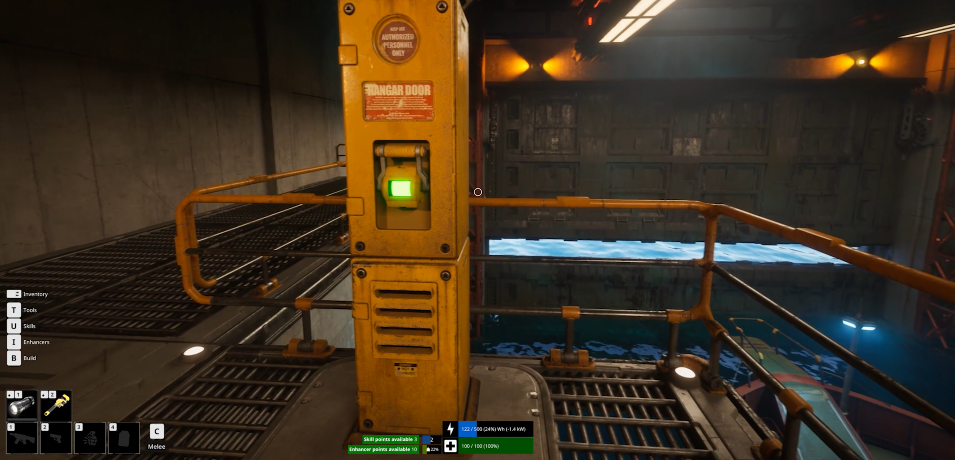The image size is (955, 460).
Task: Click the 'Enhancer points available' notice
Action: point(384,449)
